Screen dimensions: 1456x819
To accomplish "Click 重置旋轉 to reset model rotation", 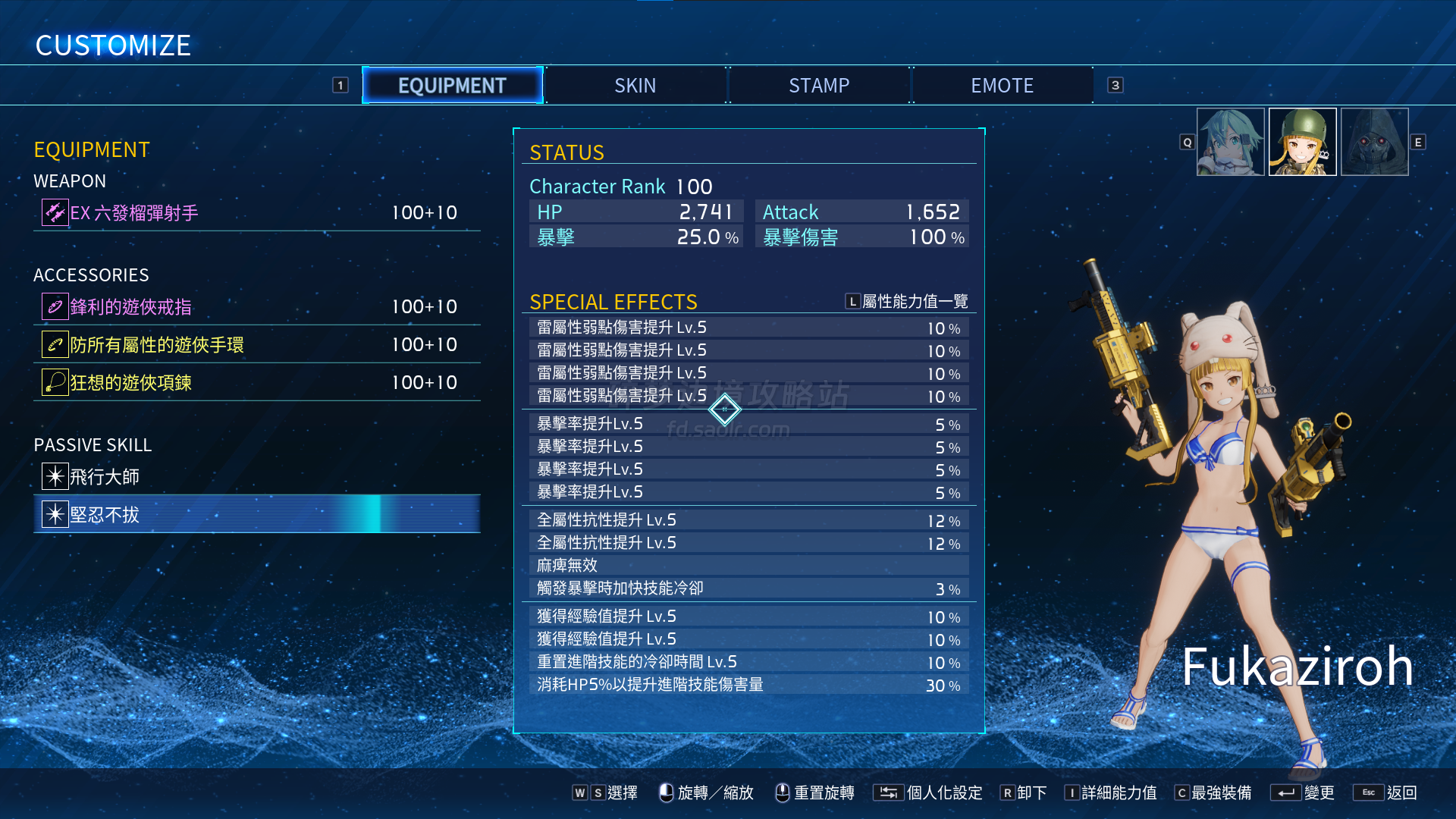I will click(814, 792).
